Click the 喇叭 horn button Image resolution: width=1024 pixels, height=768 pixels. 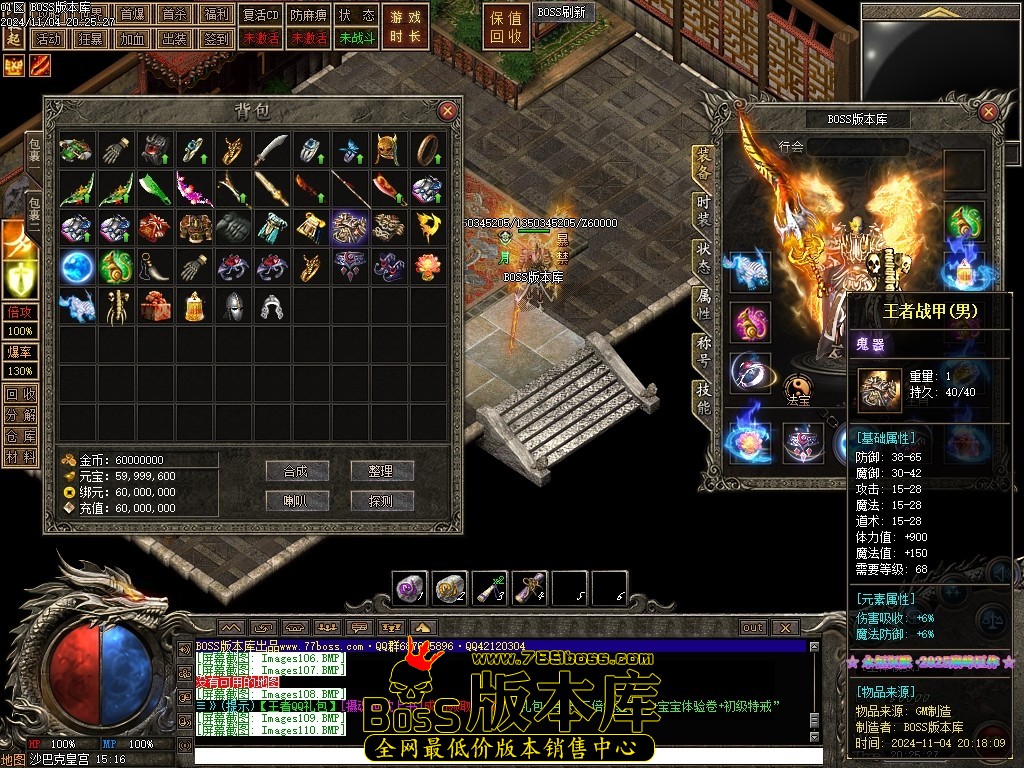(x=296, y=500)
